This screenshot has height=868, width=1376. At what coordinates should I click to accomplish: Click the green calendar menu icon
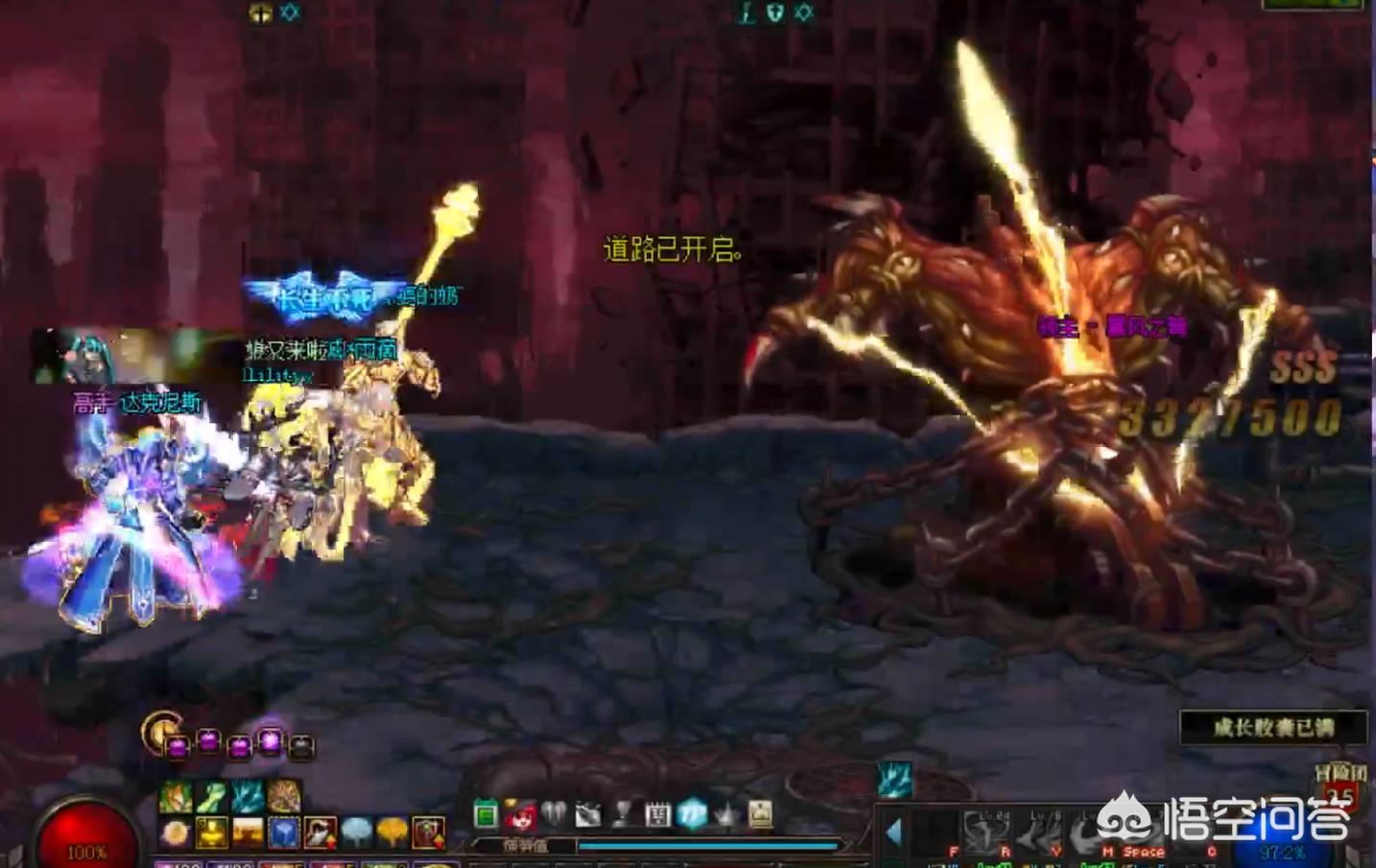486,815
